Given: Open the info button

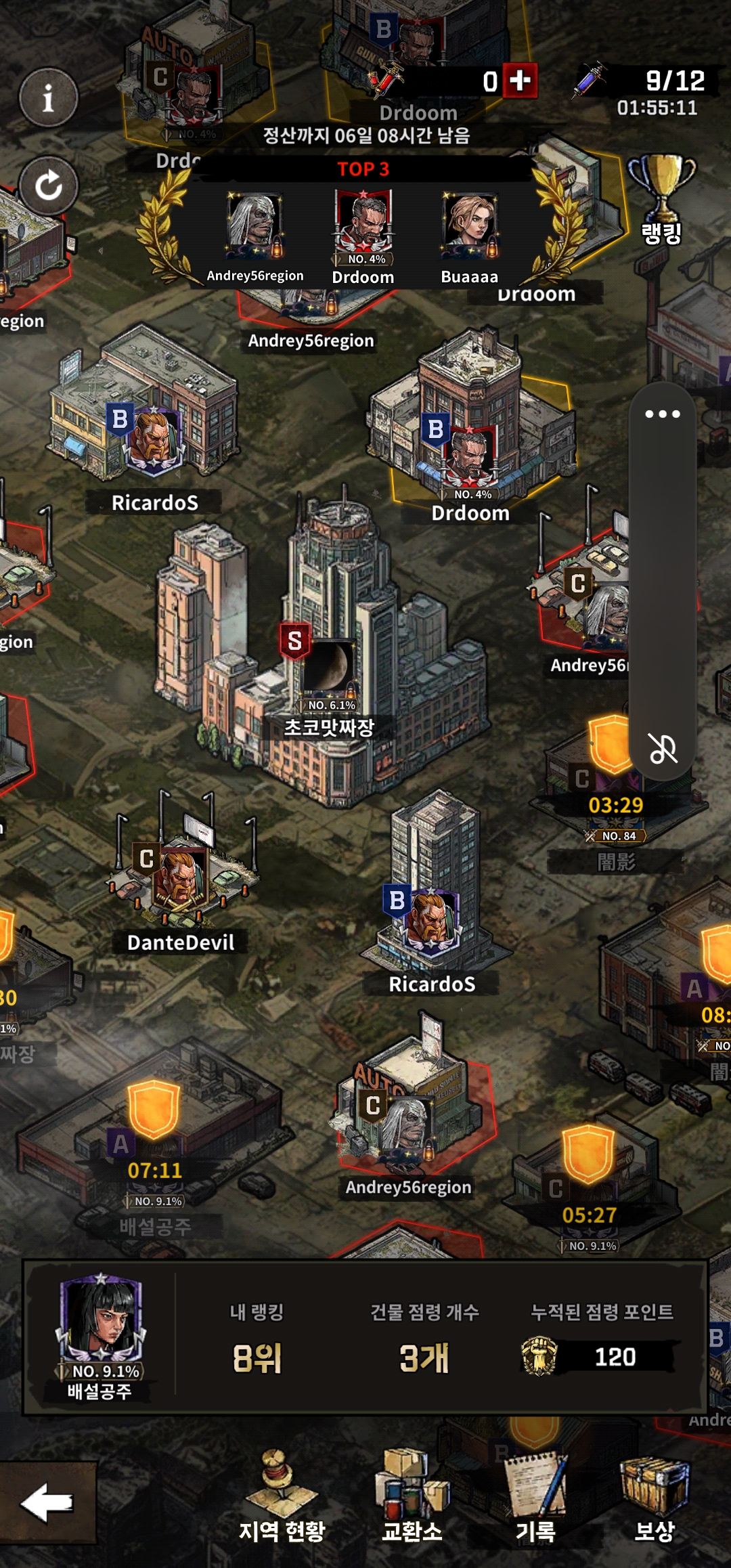Looking at the screenshot, I should tap(48, 98).
